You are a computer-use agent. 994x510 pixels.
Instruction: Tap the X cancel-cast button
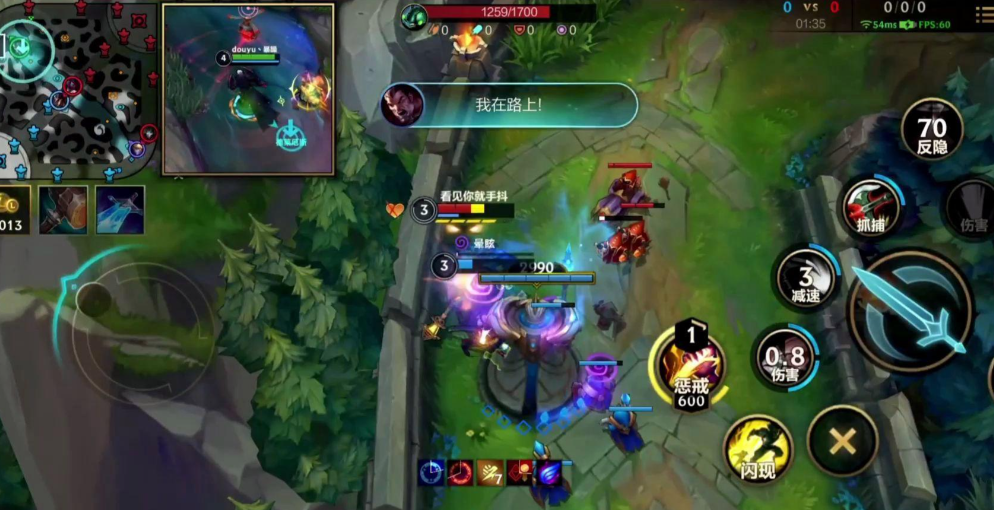tap(842, 440)
